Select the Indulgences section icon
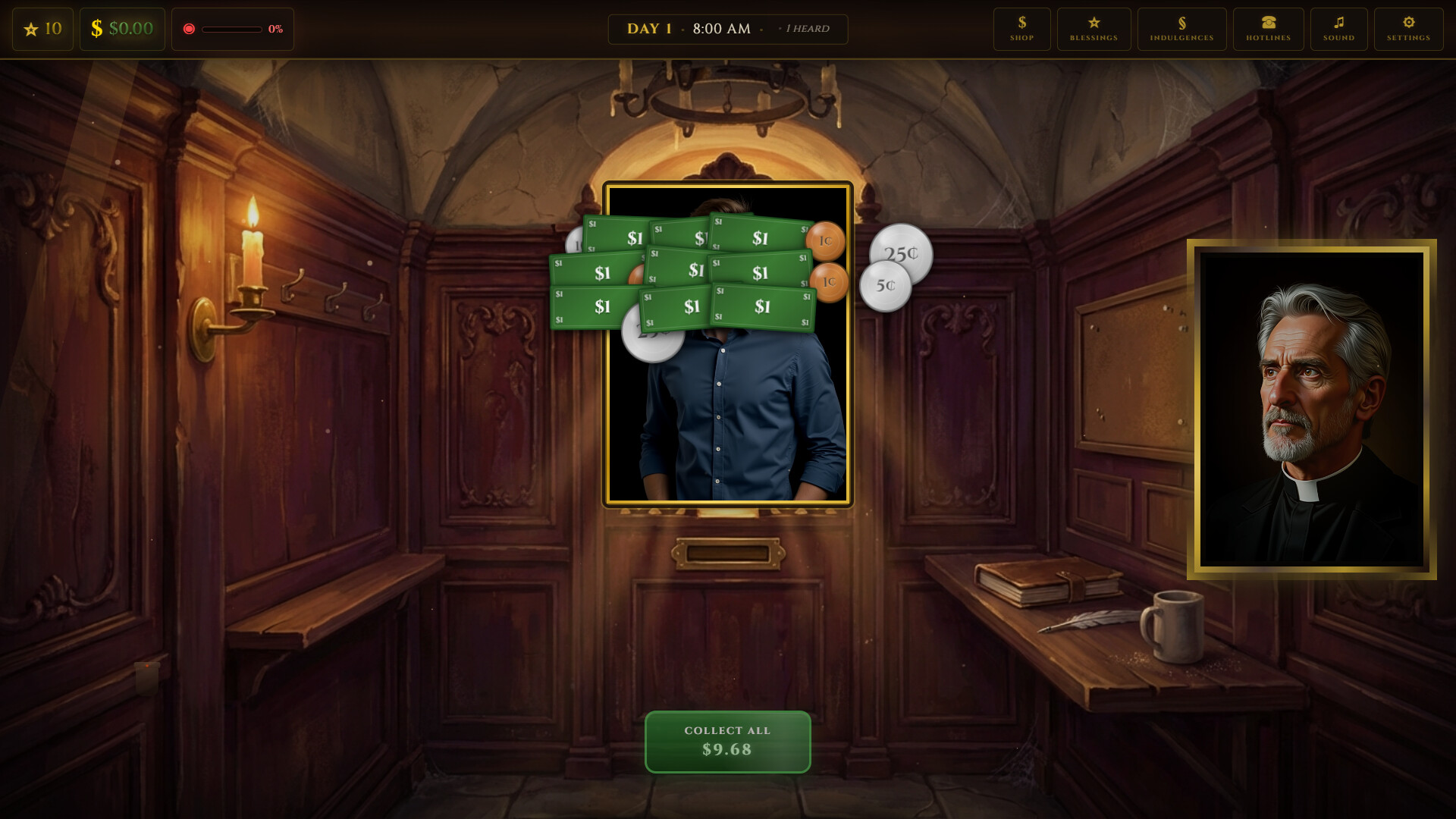This screenshot has height=819, width=1456. point(1181,29)
